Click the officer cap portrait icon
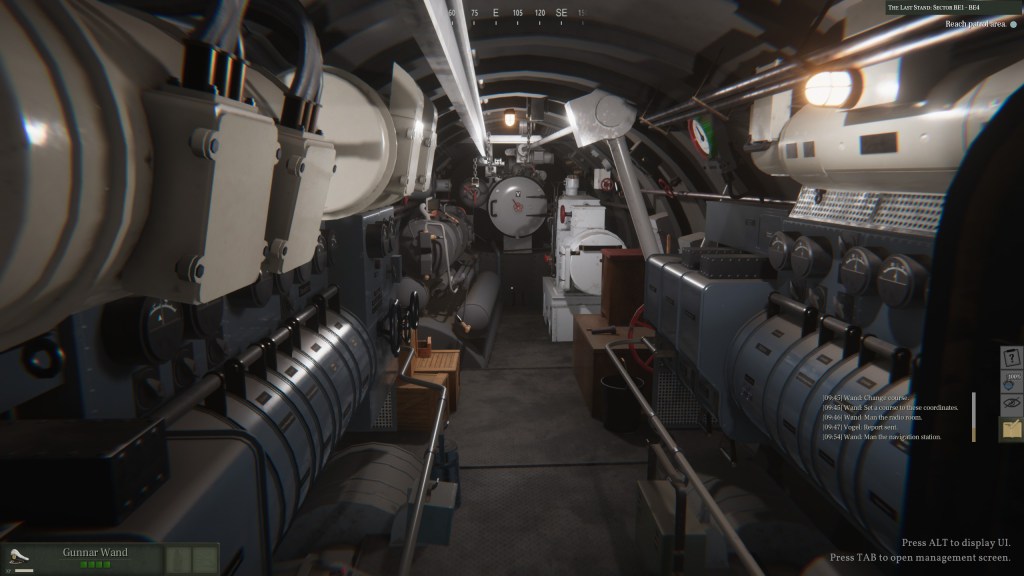 (x=17, y=557)
